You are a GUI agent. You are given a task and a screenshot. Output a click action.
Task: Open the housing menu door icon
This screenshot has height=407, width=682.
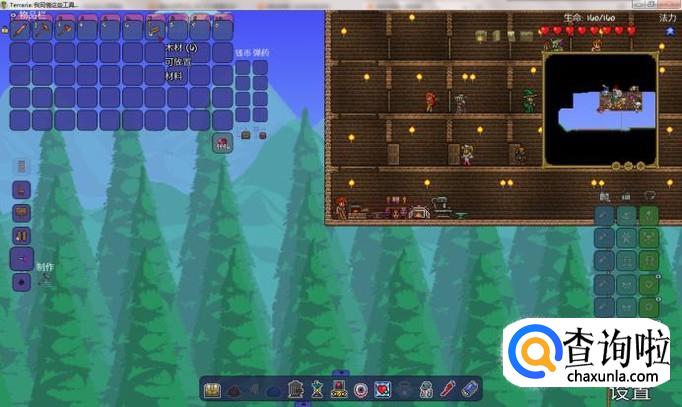point(296,389)
